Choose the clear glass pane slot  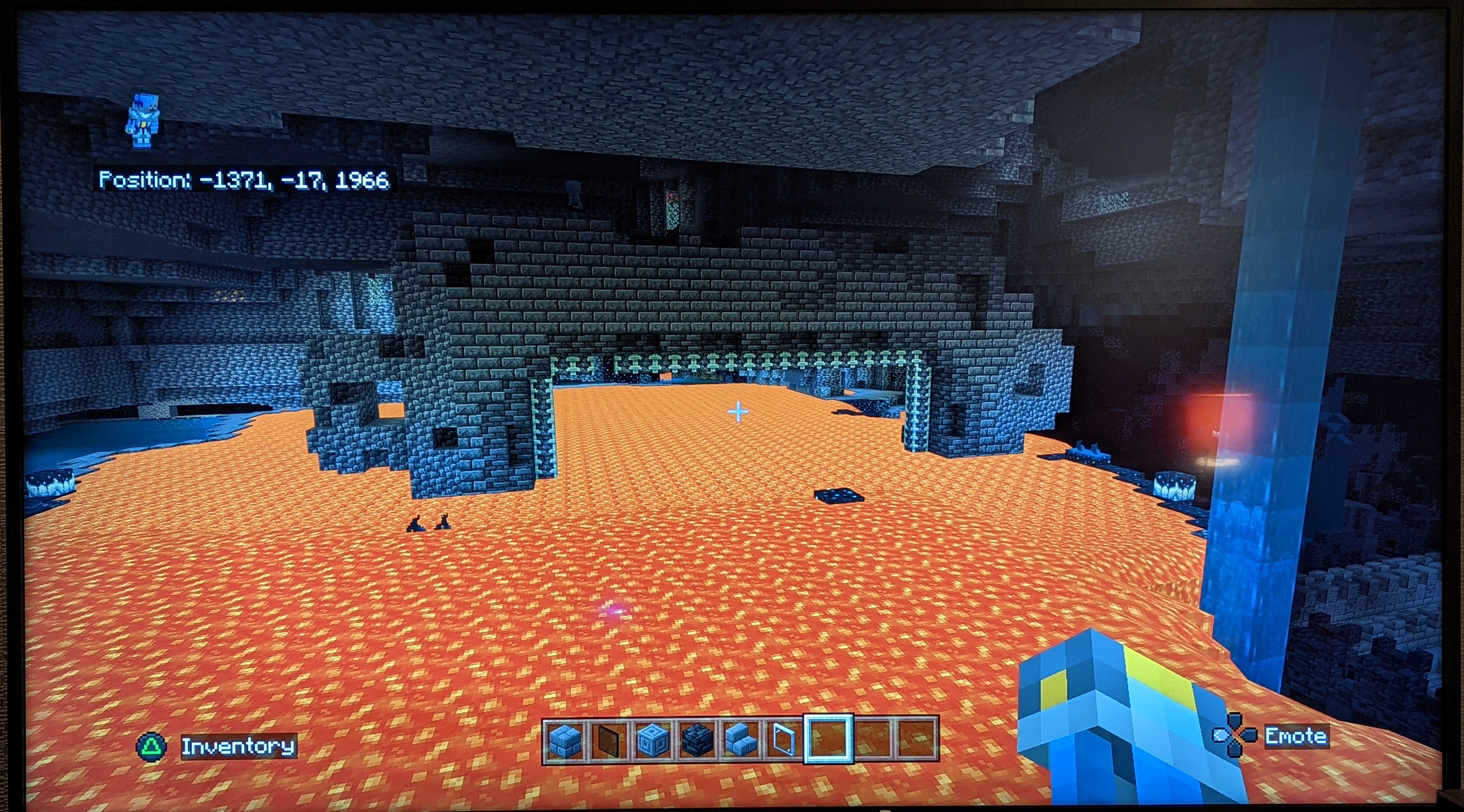click(x=783, y=740)
